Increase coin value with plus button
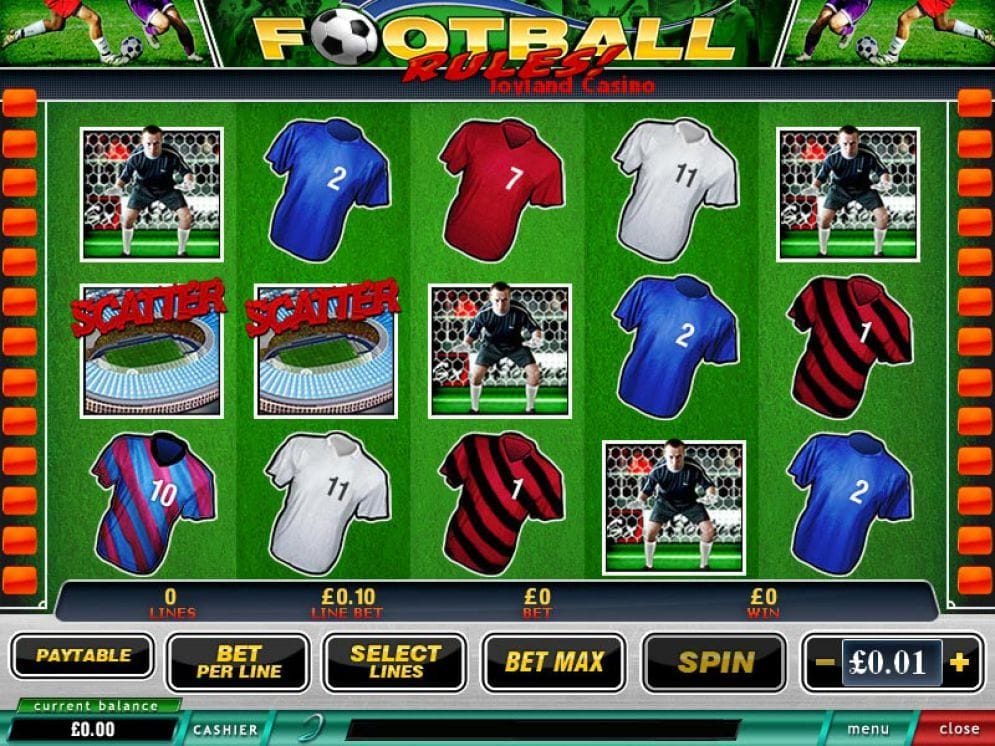 coord(959,662)
